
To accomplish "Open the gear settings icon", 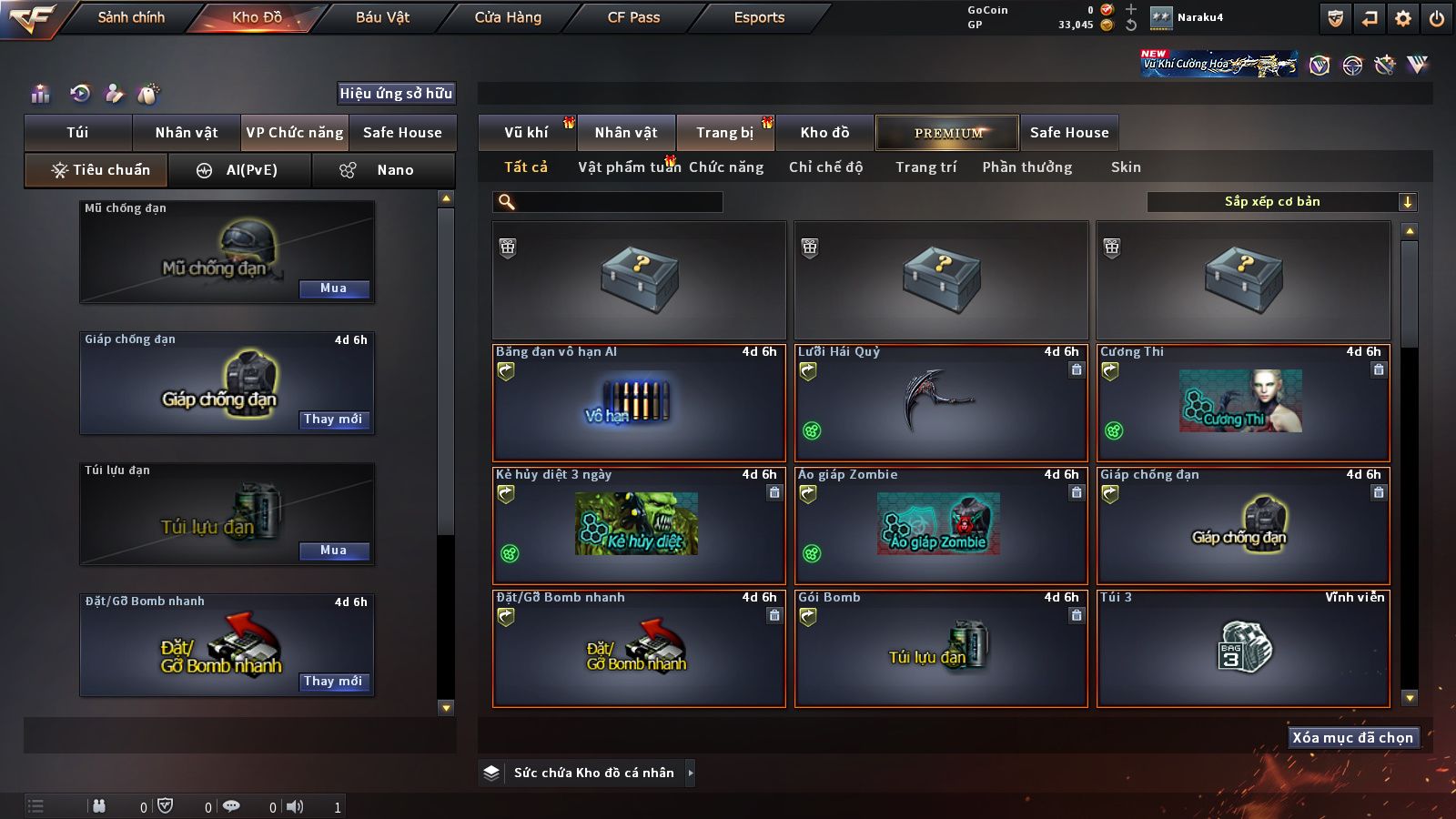I will [x=1403, y=18].
